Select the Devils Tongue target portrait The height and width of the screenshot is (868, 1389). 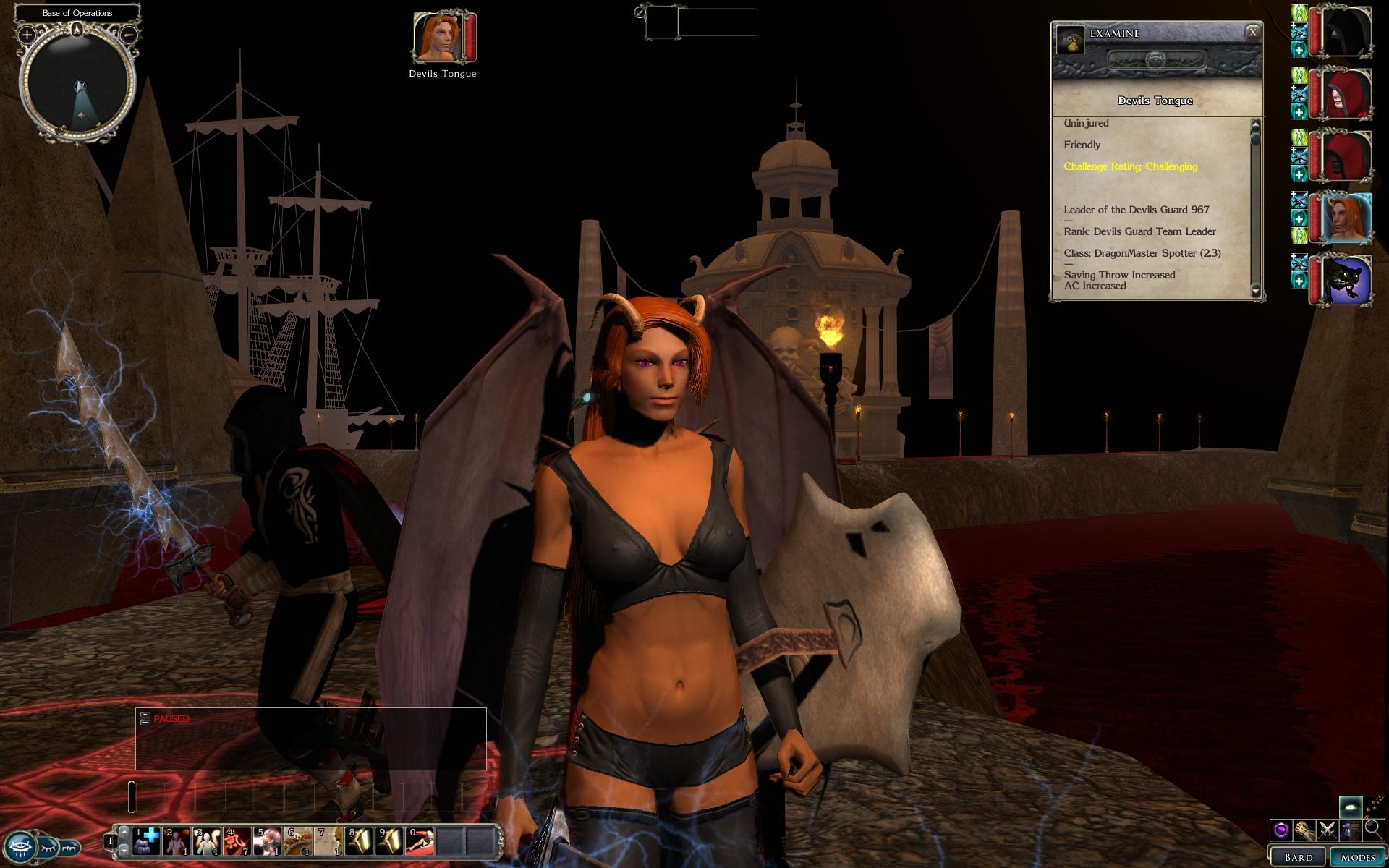point(438,36)
